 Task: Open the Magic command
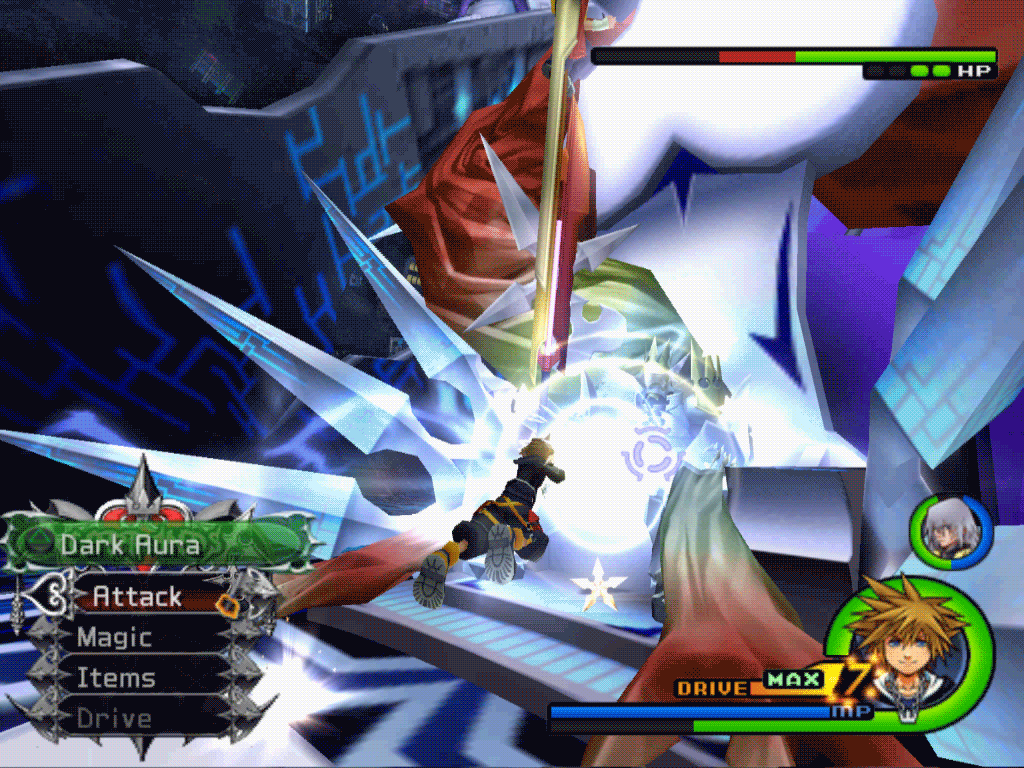coord(115,637)
